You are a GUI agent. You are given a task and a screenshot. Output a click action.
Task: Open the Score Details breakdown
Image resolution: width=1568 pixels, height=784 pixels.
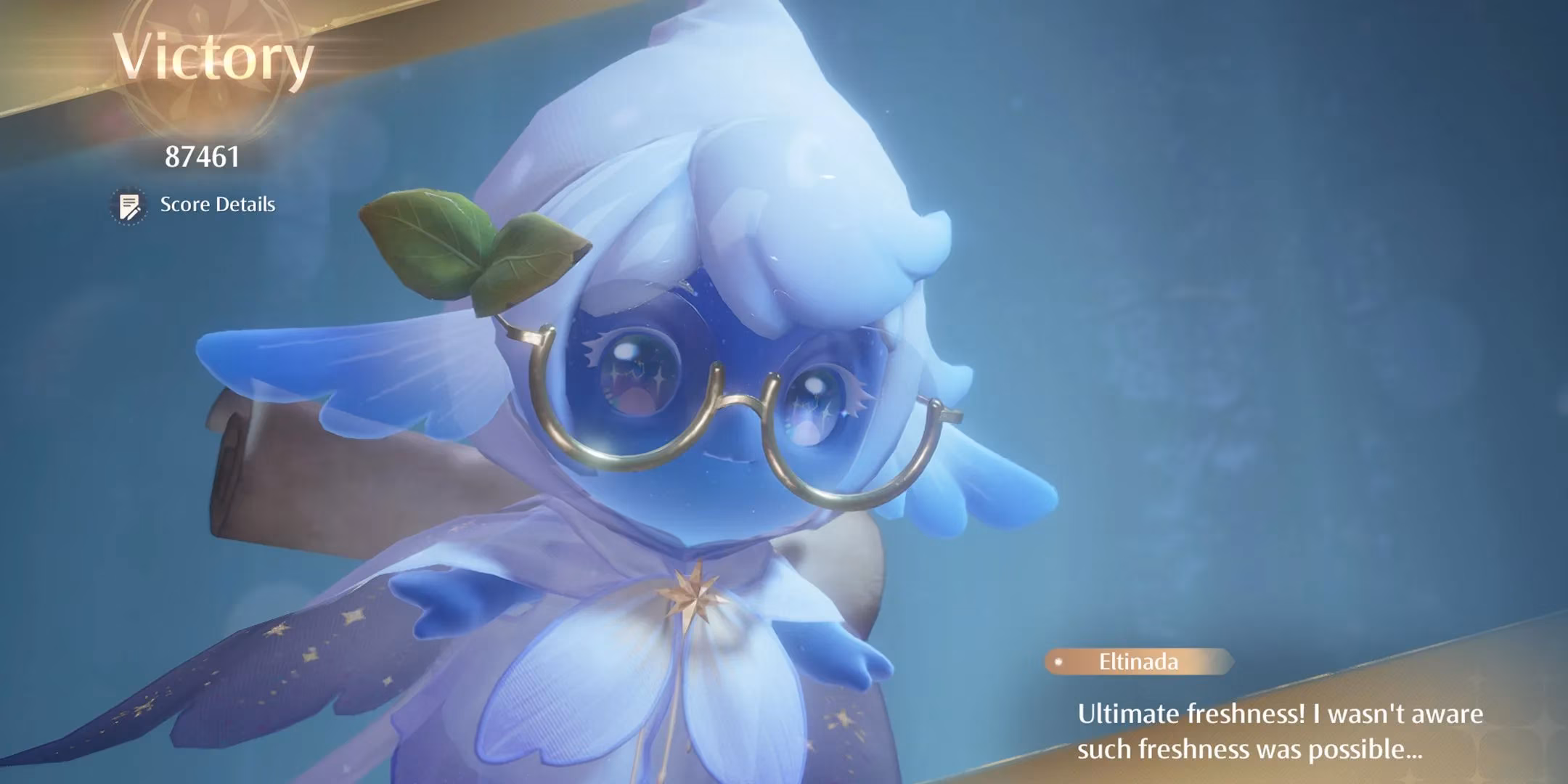coord(195,205)
